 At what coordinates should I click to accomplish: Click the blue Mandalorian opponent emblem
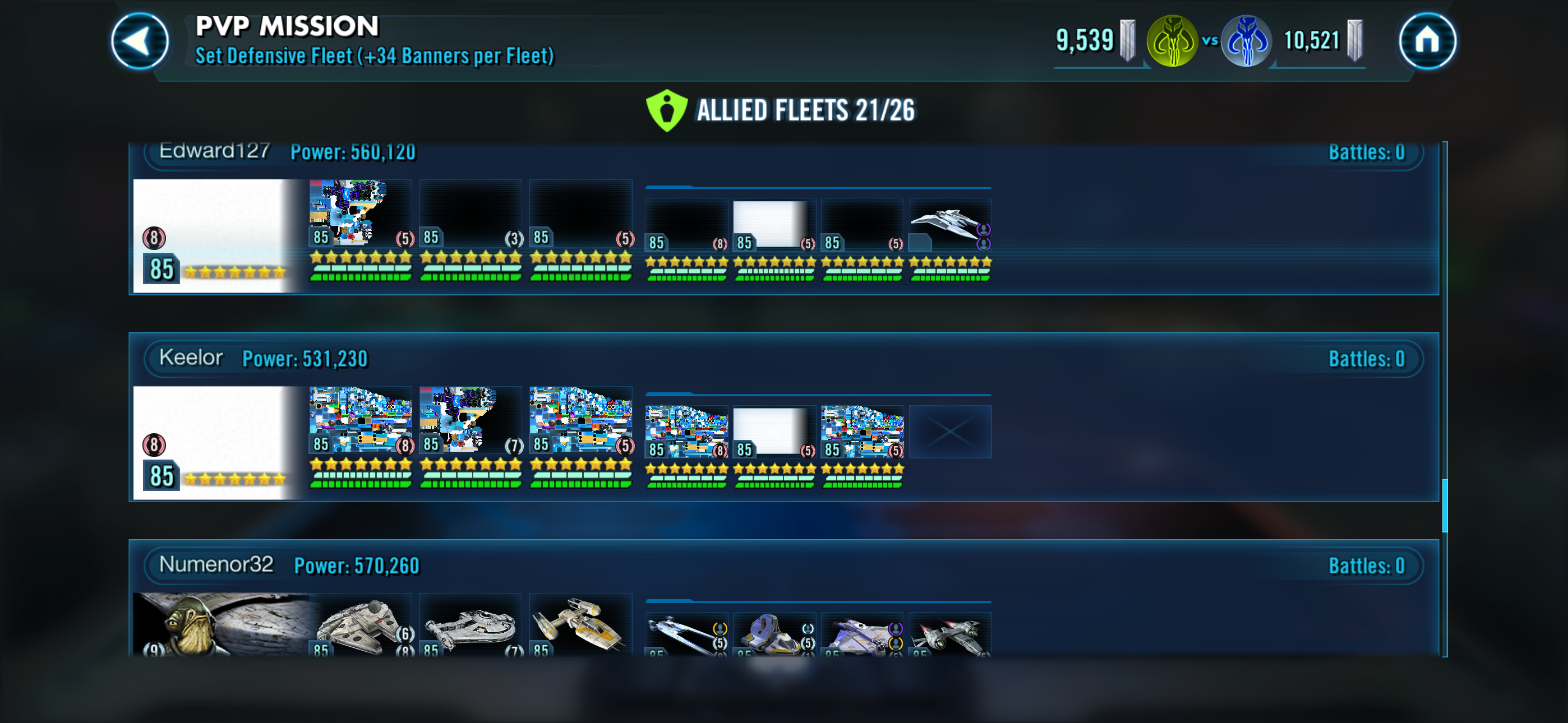[x=1246, y=41]
